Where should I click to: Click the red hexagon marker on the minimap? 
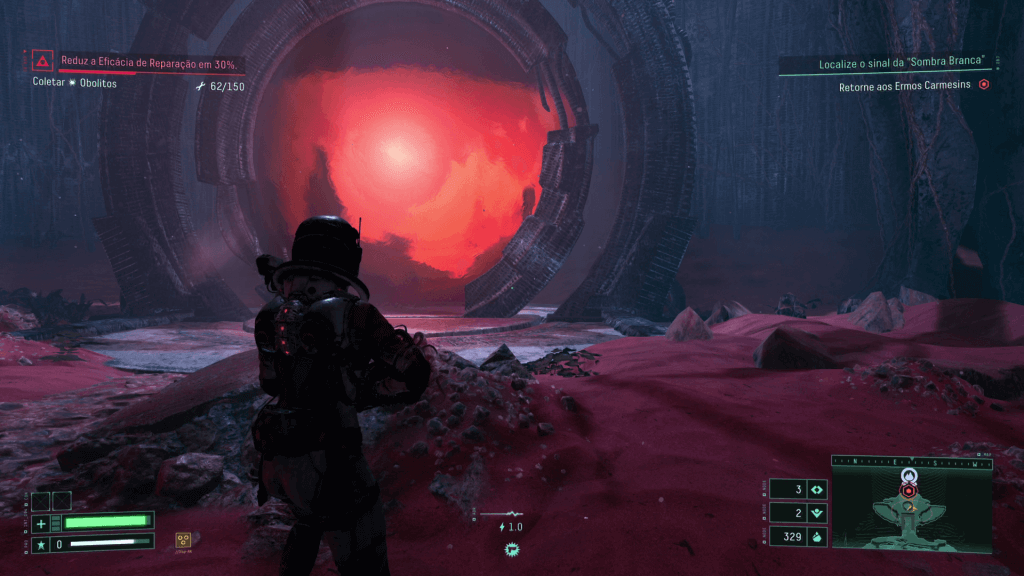pyautogui.click(x=908, y=491)
